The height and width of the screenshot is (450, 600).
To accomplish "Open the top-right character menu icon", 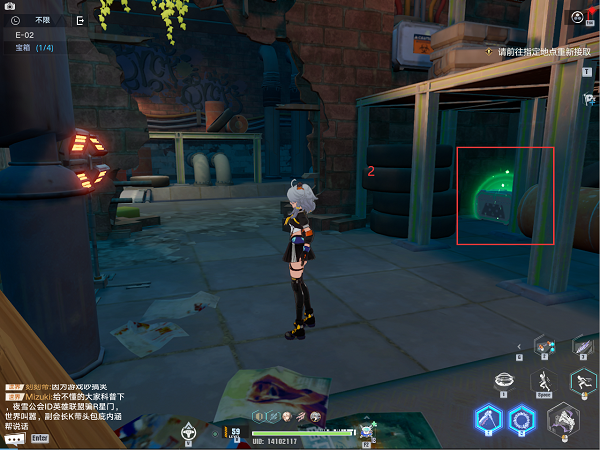I will 578,17.
